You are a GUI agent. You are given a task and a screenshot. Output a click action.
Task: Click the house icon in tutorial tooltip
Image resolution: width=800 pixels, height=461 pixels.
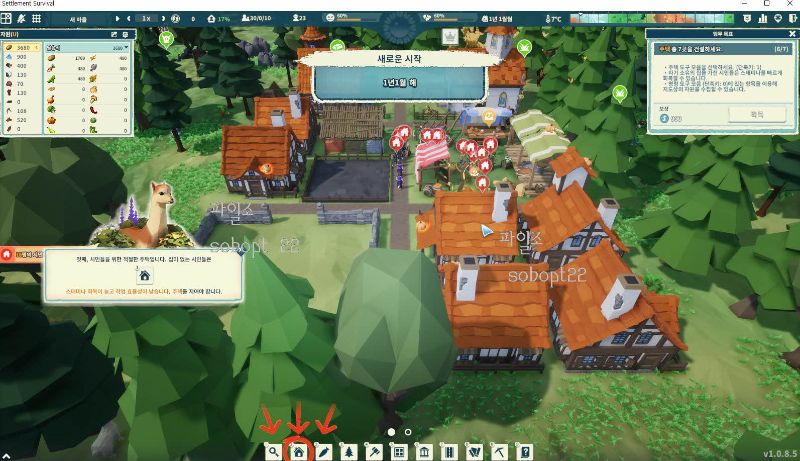click(144, 275)
